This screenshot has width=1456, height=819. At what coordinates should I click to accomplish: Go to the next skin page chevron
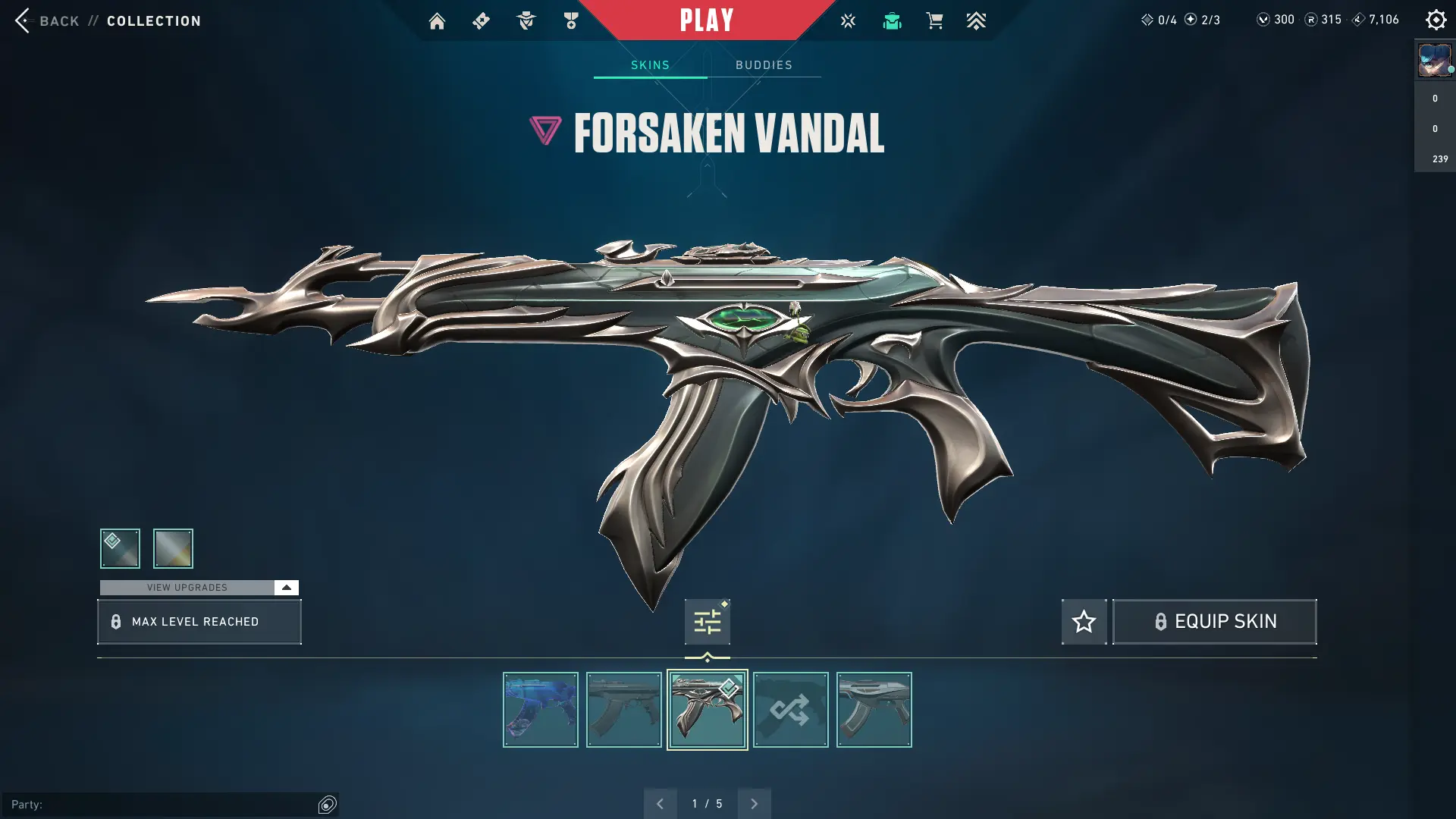(754, 803)
